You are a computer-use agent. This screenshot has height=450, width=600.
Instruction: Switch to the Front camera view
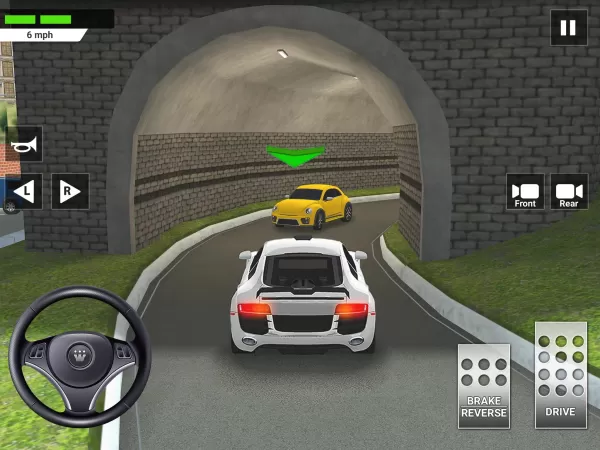(x=525, y=191)
